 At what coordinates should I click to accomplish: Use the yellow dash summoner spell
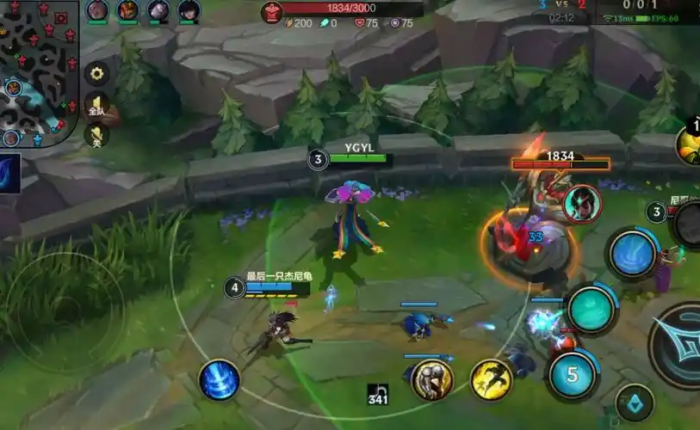tap(491, 379)
